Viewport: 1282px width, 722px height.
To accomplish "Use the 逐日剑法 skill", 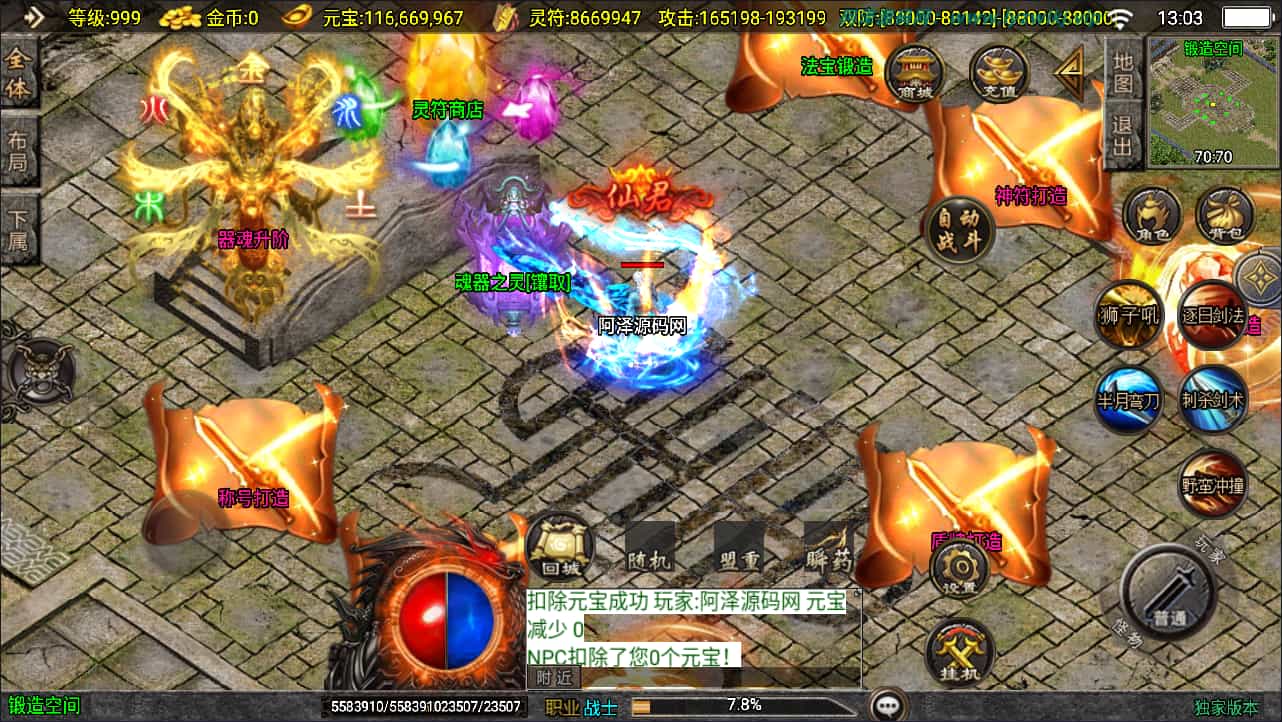I will pyautogui.click(x=1212, y=315).
